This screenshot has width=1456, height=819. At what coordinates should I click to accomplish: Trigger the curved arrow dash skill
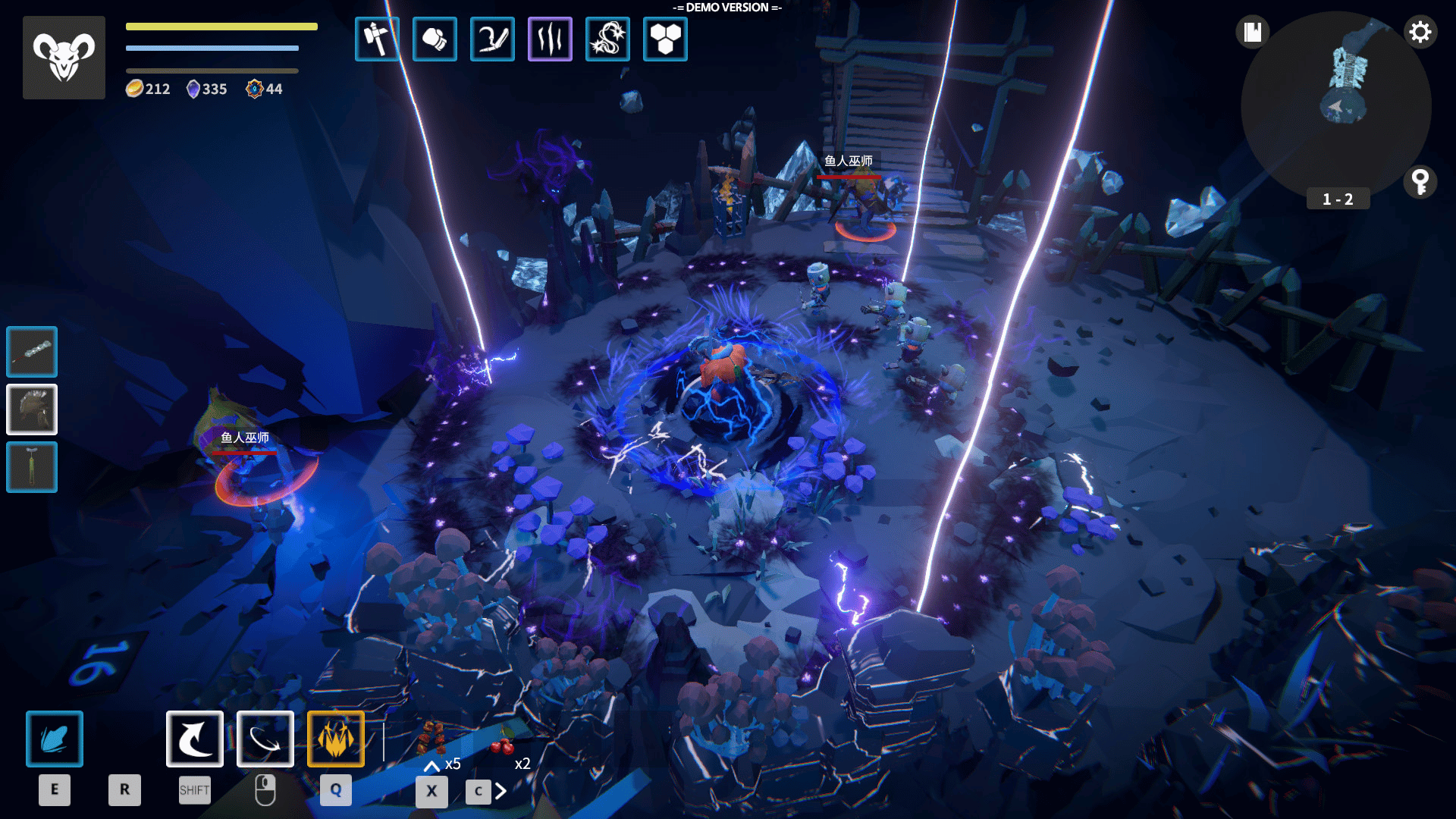[x=195, y=739]
